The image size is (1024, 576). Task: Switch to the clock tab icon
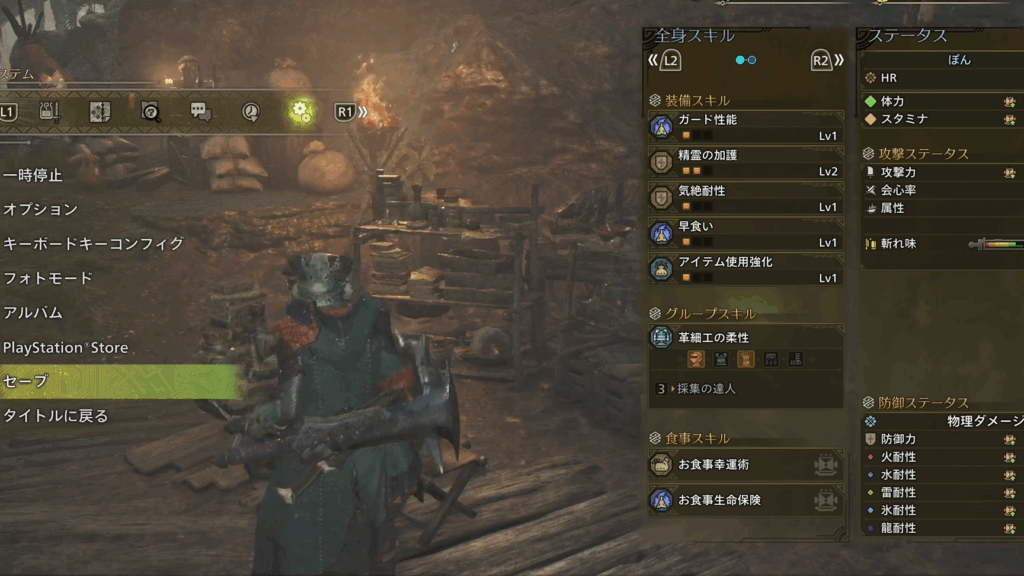point(251,111)
